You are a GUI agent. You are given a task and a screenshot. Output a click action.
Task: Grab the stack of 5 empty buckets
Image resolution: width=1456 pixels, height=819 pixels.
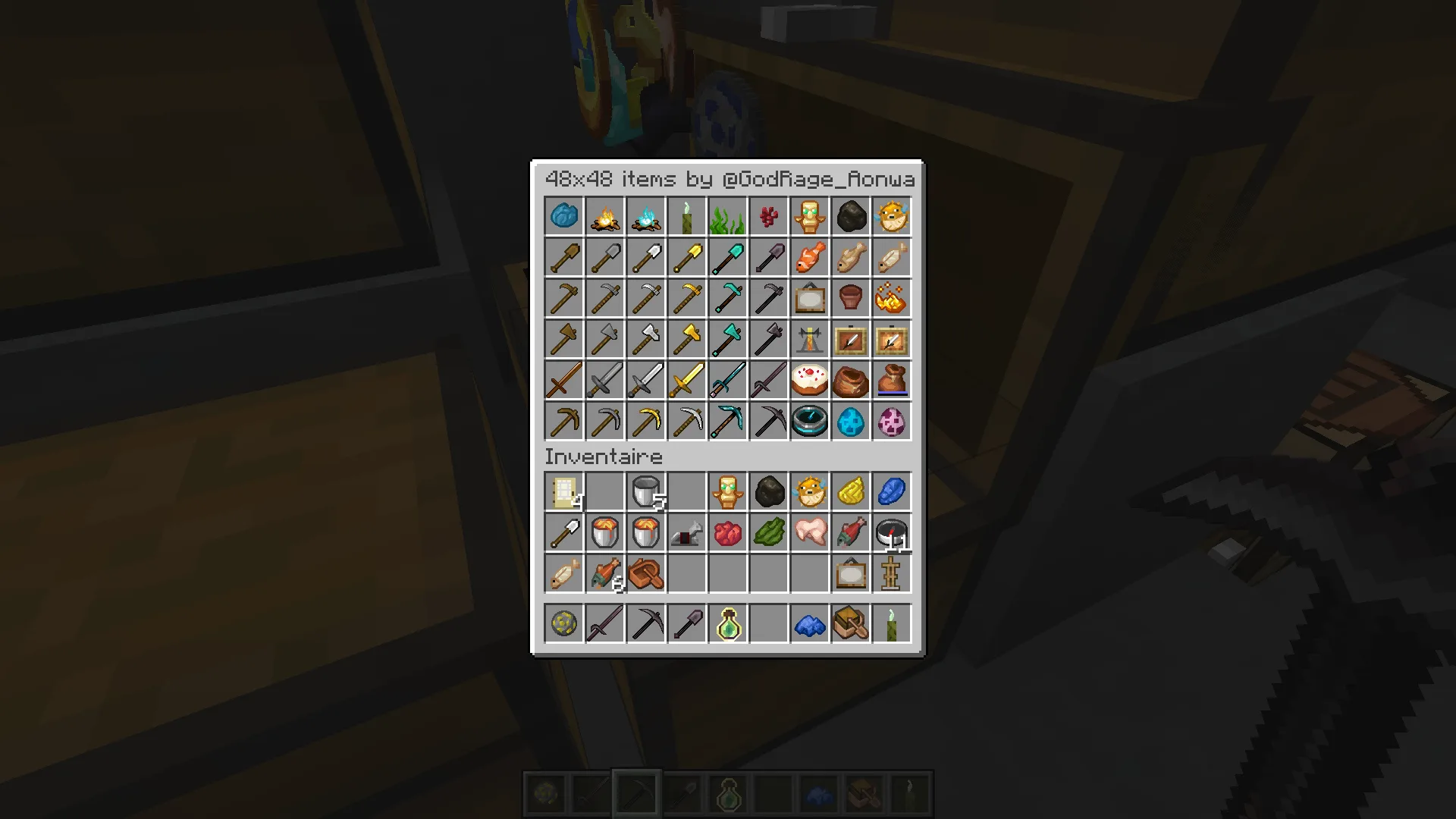tap(645, 491)
